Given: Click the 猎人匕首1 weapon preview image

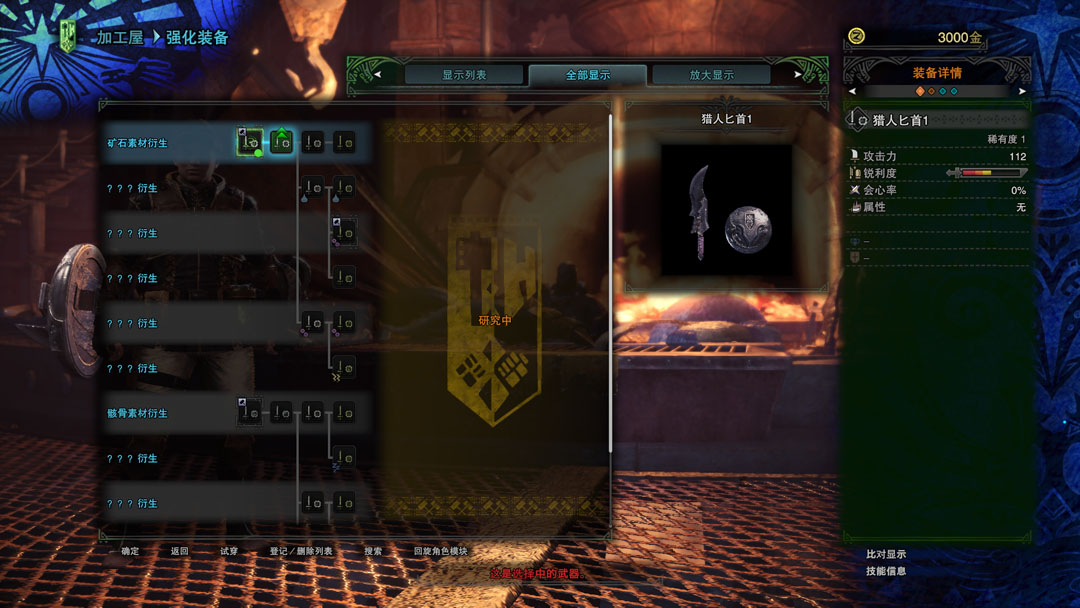Looking at the screenshot, I should [x=727, y=212].
